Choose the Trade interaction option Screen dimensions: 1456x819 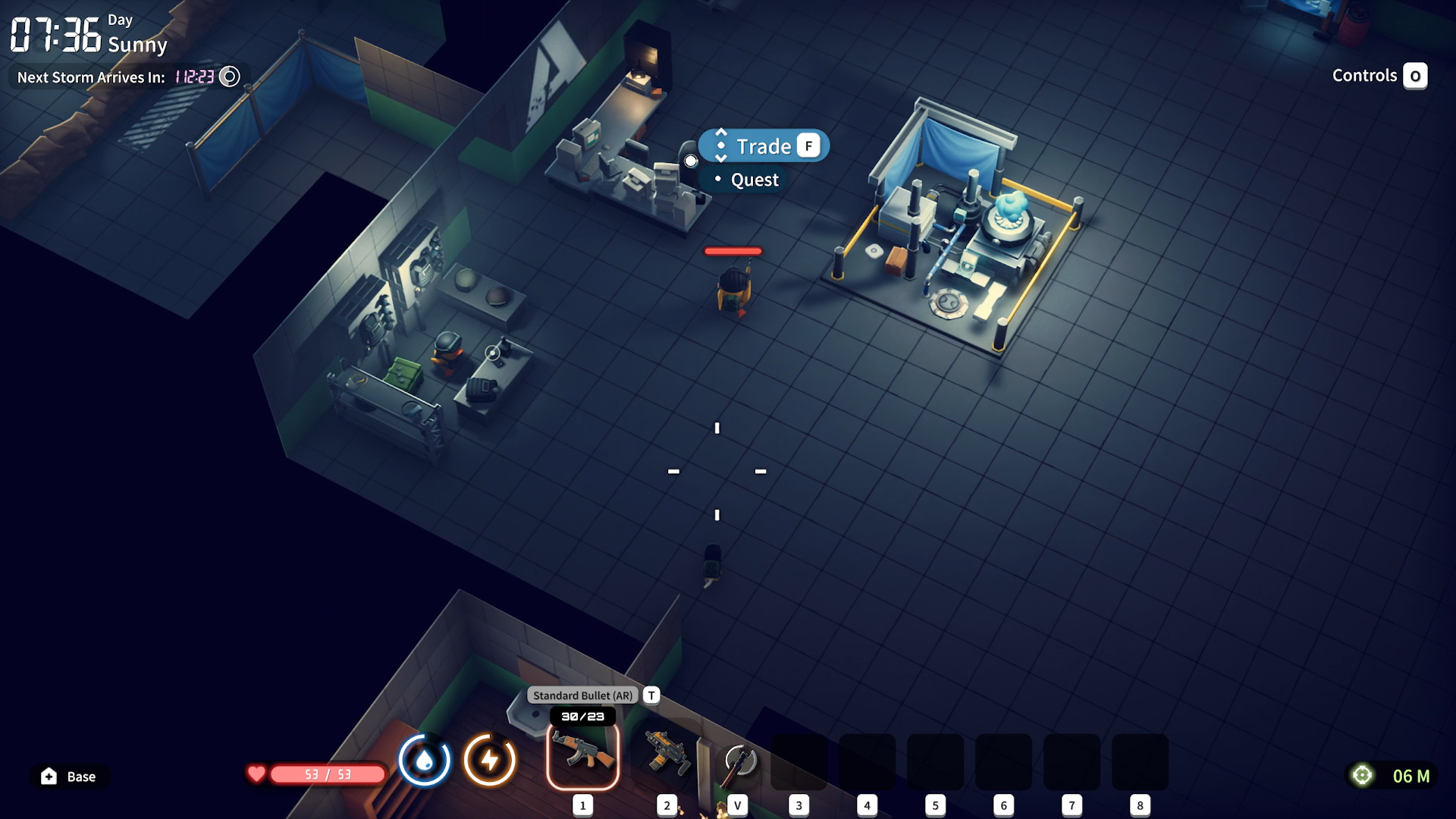click(x=764, y=146)
